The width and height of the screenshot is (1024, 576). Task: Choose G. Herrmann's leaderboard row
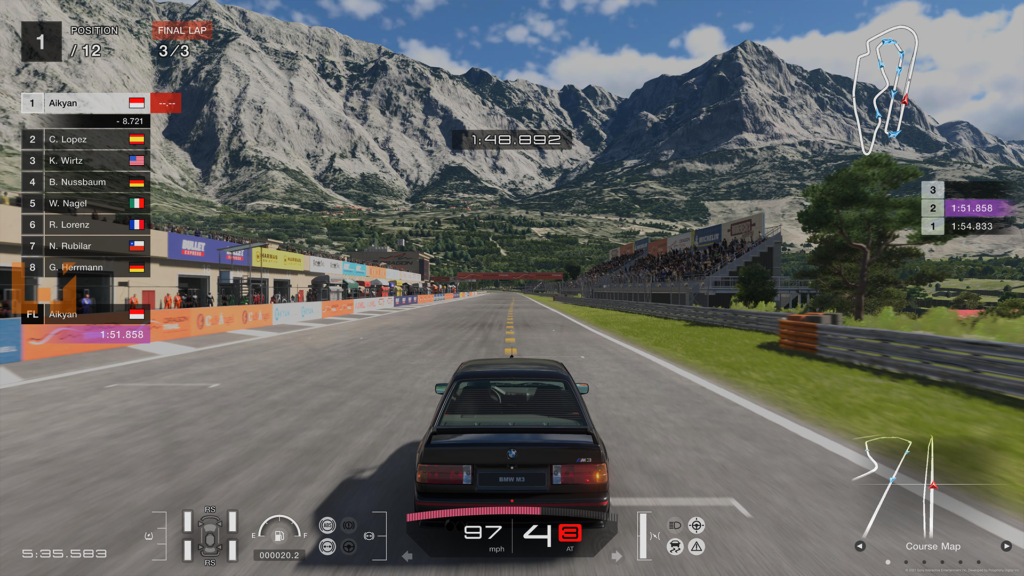85,267
